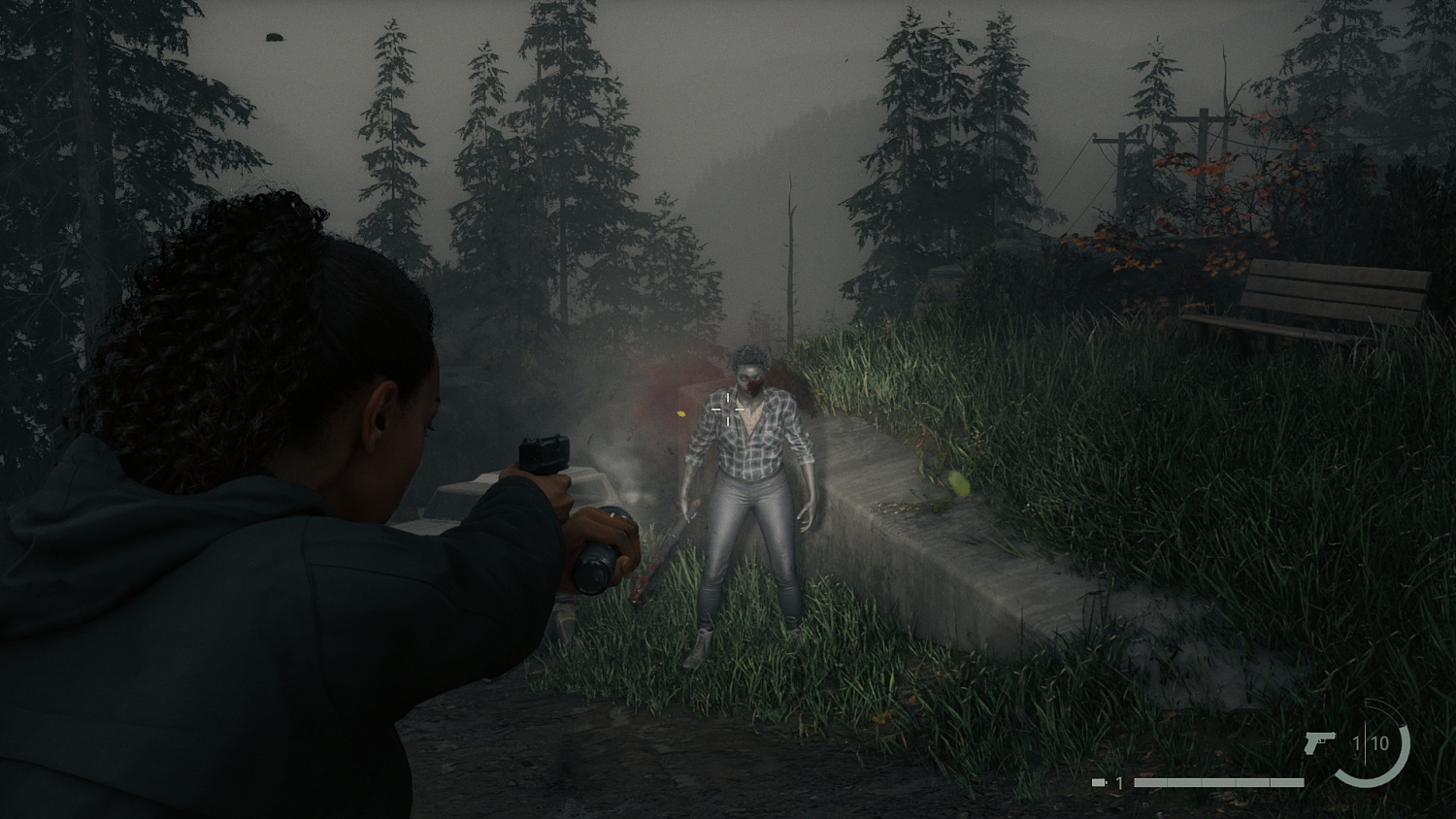Click the reserve ammo number 10
The width and height of the screenshot is (1456, 819).
pyautogui.click(x=1381, y=742)
